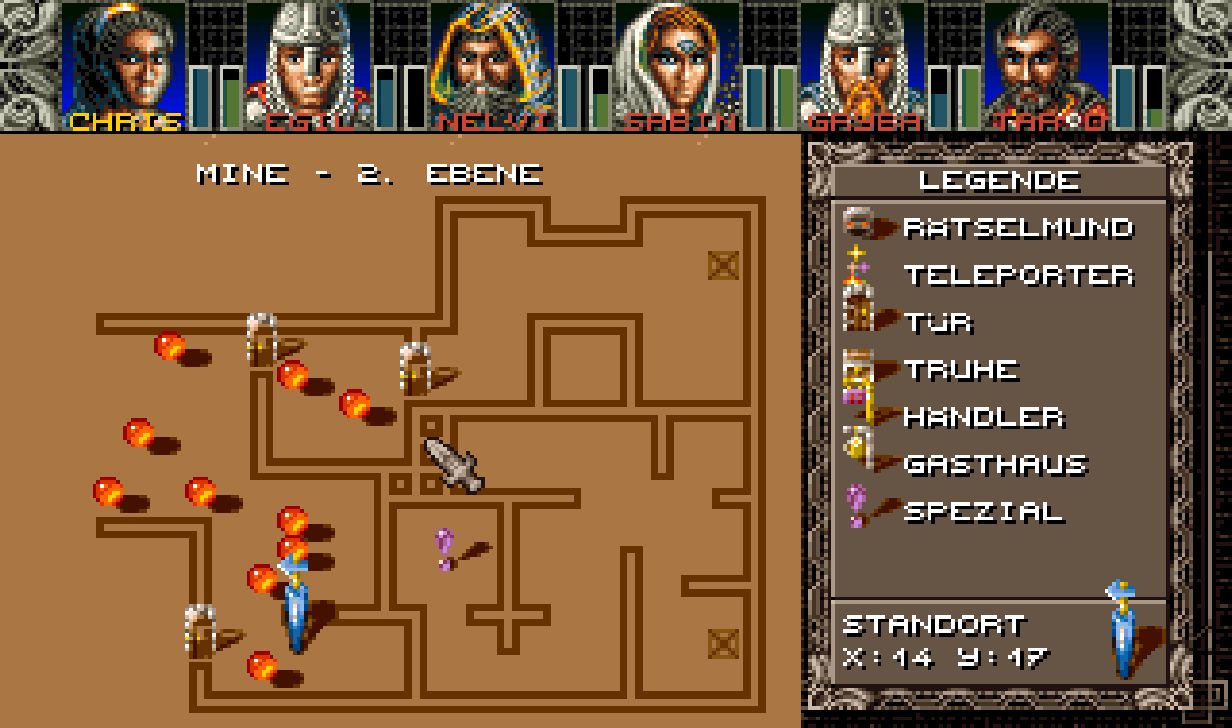Image resolution: width=1232 pixels, height=728 pixels.
Task: Select Egil's helmeted portrait
Action: pos(308,62)
